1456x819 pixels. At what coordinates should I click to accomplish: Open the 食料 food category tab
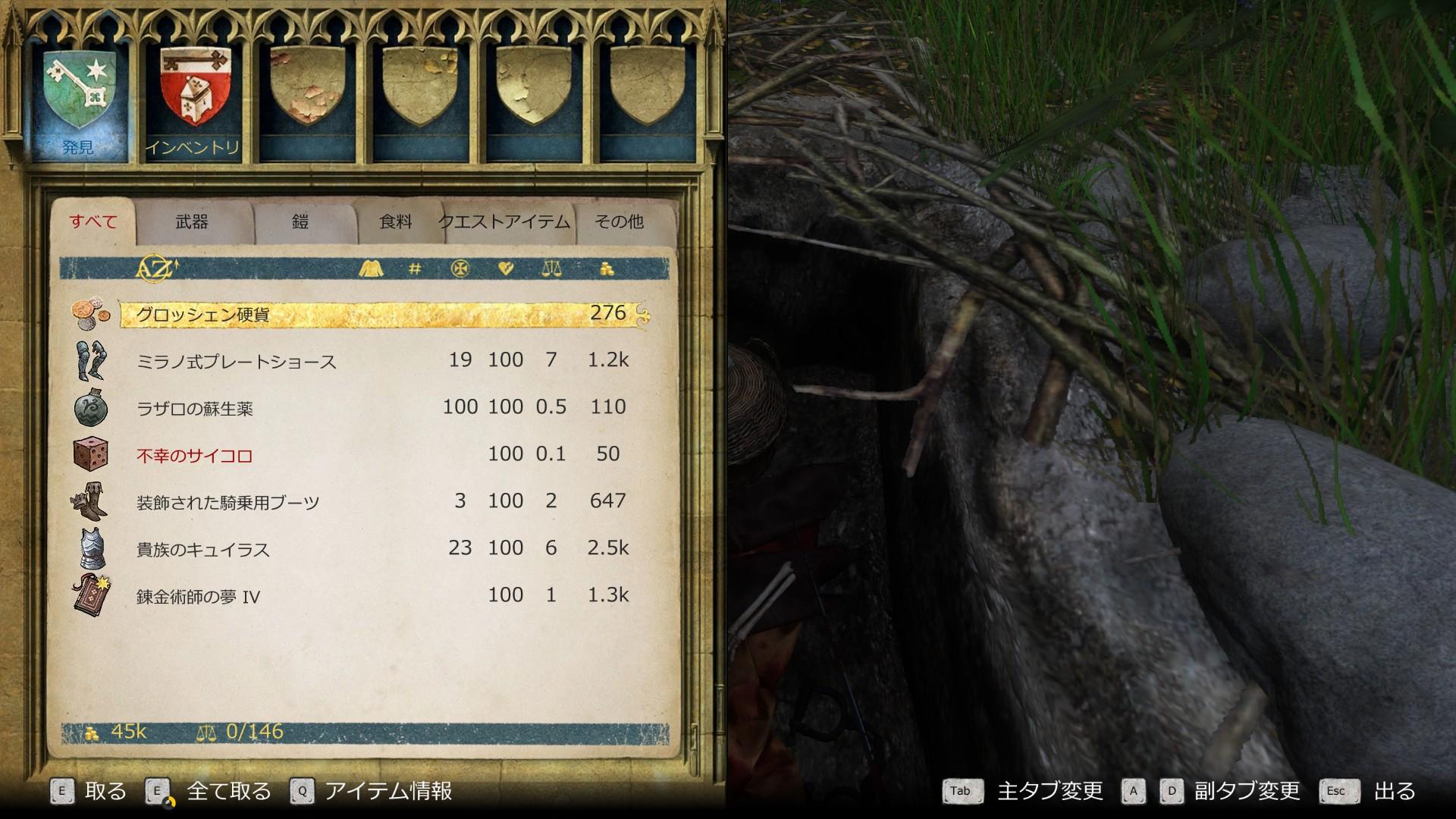click(x=395, y=221)
